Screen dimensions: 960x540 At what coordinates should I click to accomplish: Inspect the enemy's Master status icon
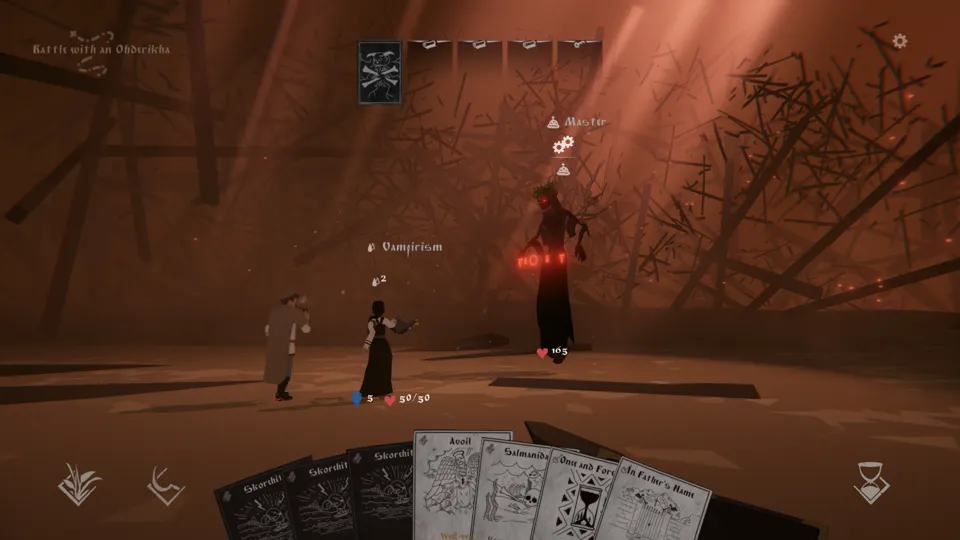click(x=549, y=122)
